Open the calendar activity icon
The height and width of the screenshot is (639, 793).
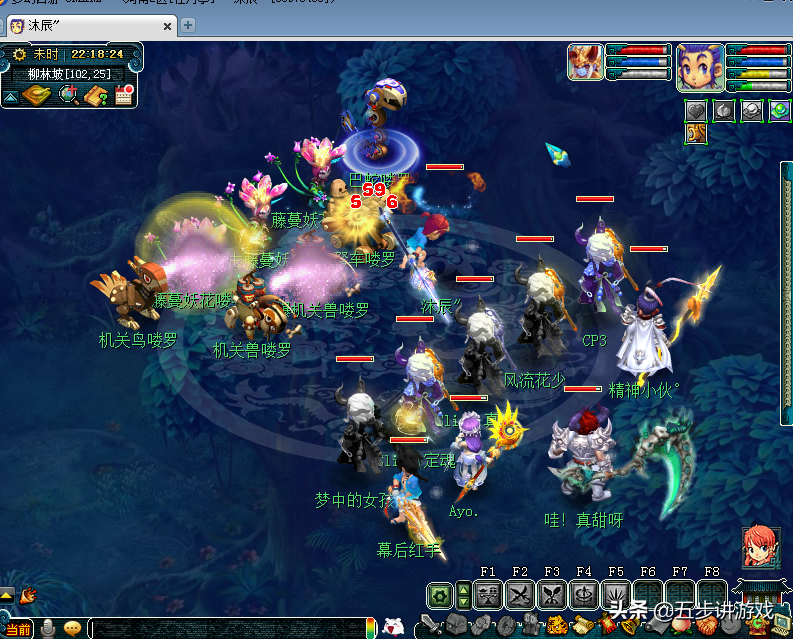[124, 95]
